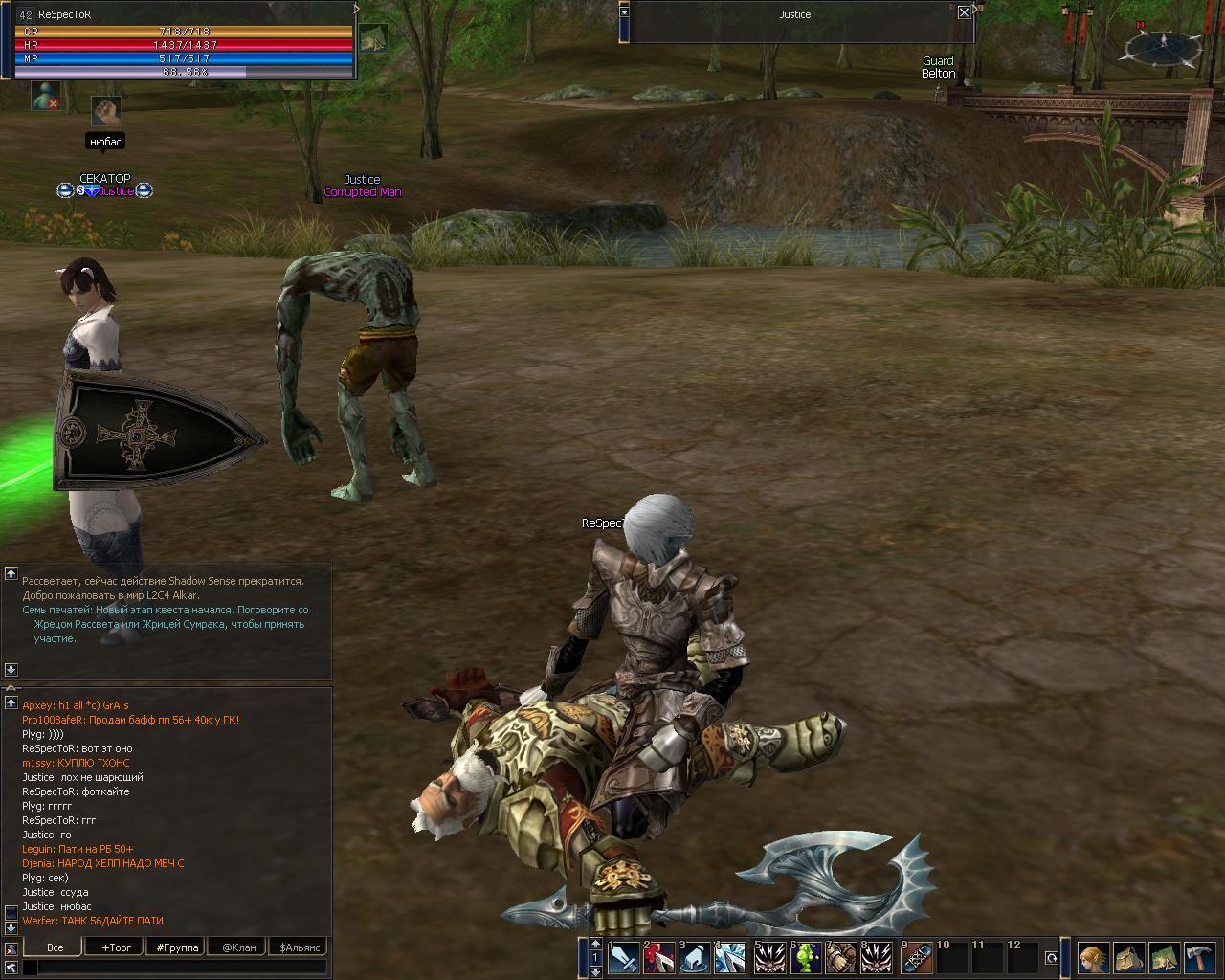Screen dimensions: 1225x980
Task: Open the hammer system menu icon
Action: [1200, 958]
